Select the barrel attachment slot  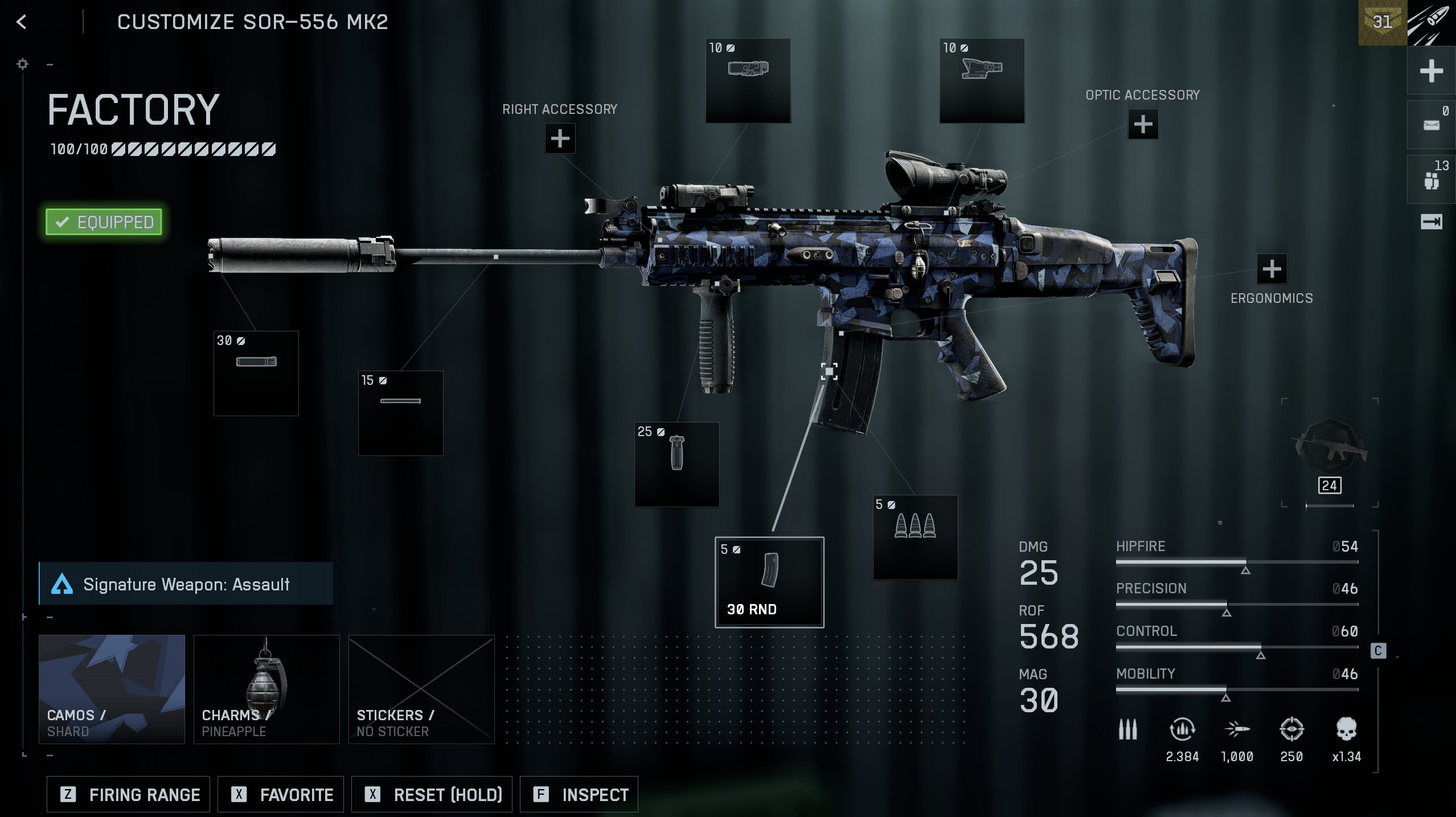pyautogui.click(x=400, y=413)
